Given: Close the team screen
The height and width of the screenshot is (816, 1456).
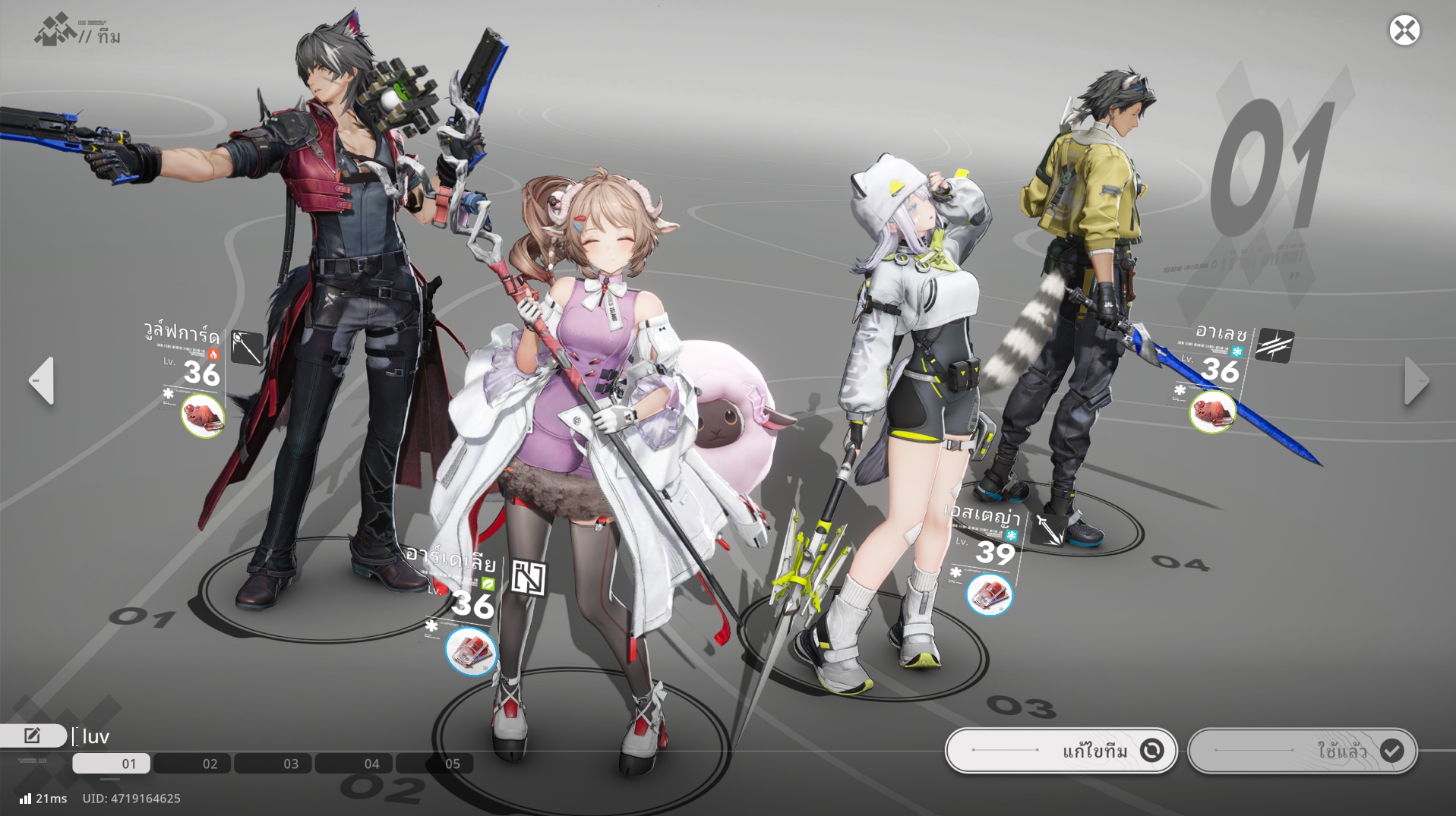Looking at the screenshot, I should 1404,30.
